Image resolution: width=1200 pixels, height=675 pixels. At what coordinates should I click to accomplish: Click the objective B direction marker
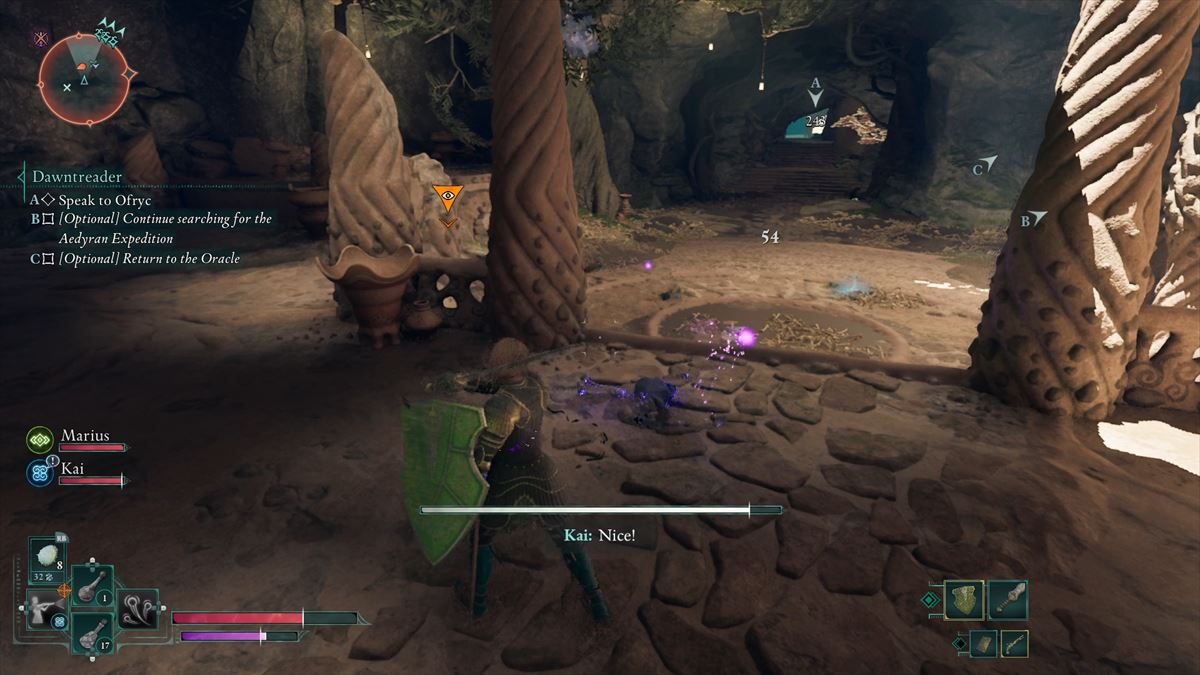(x=1038, y=218)
